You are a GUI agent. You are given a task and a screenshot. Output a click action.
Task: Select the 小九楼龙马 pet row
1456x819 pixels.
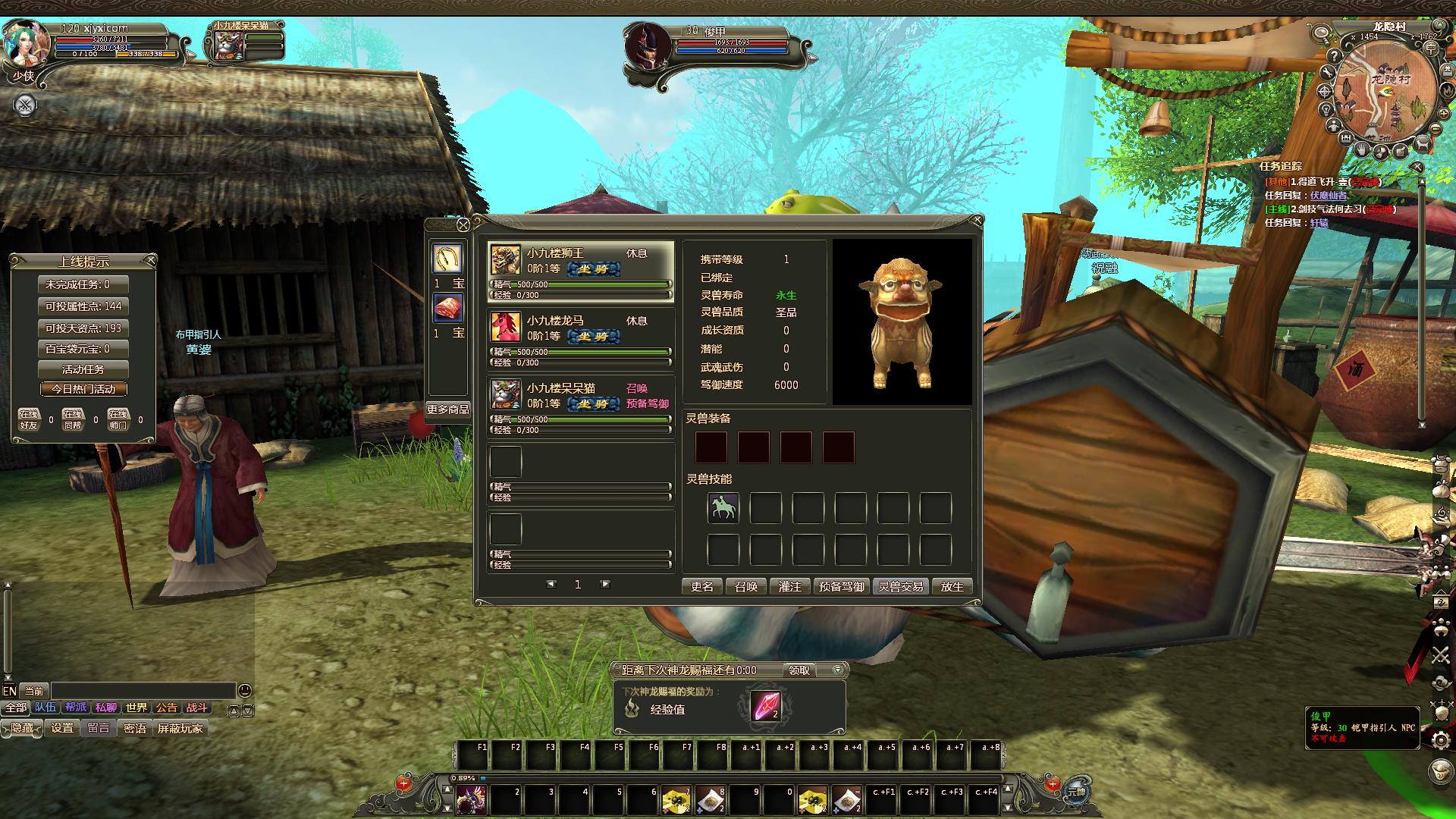pyautogui.click(x=580, y=339)
